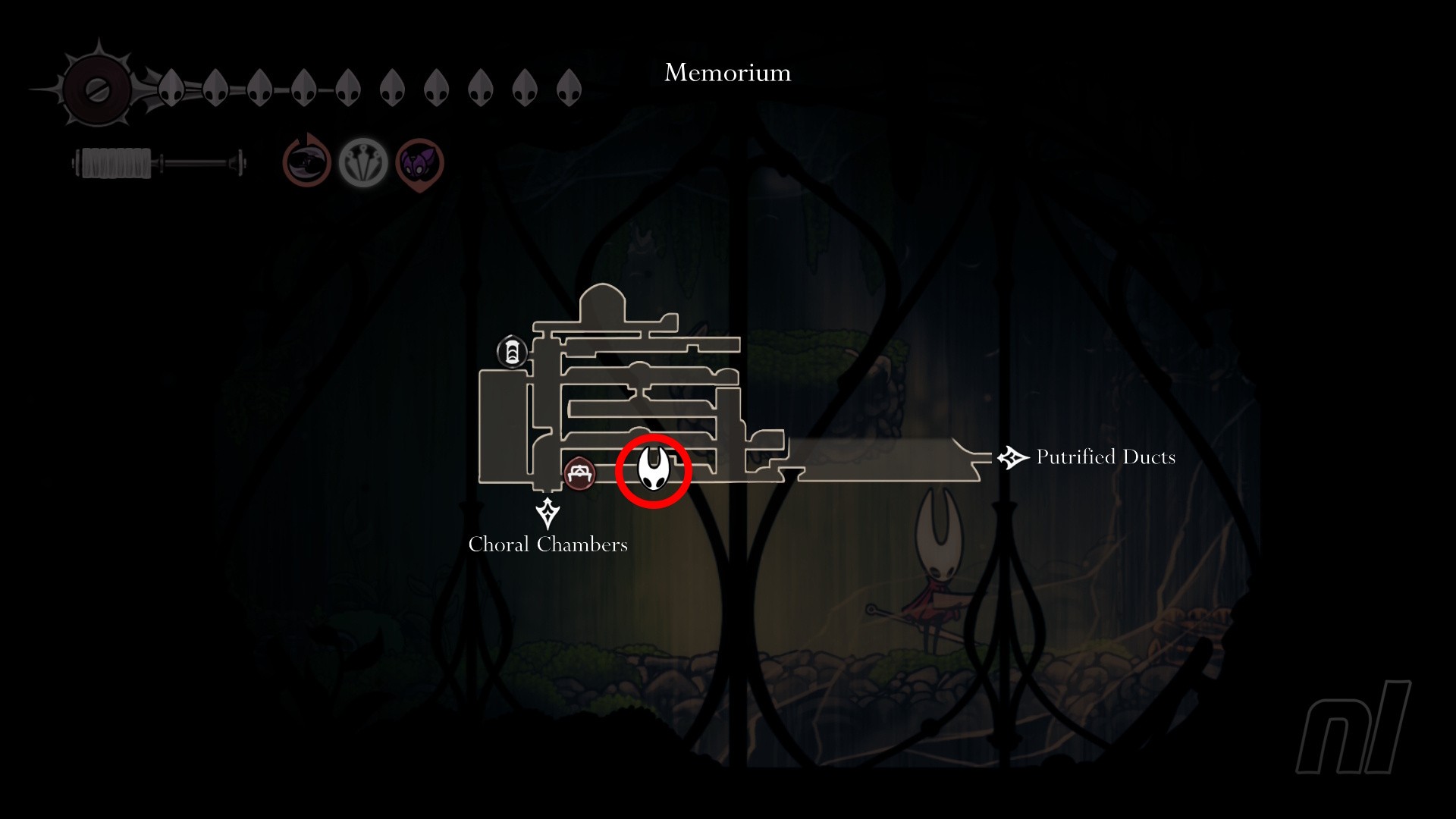
Task: Click the Putrified Ducts area label
Action: point(1106,457)
